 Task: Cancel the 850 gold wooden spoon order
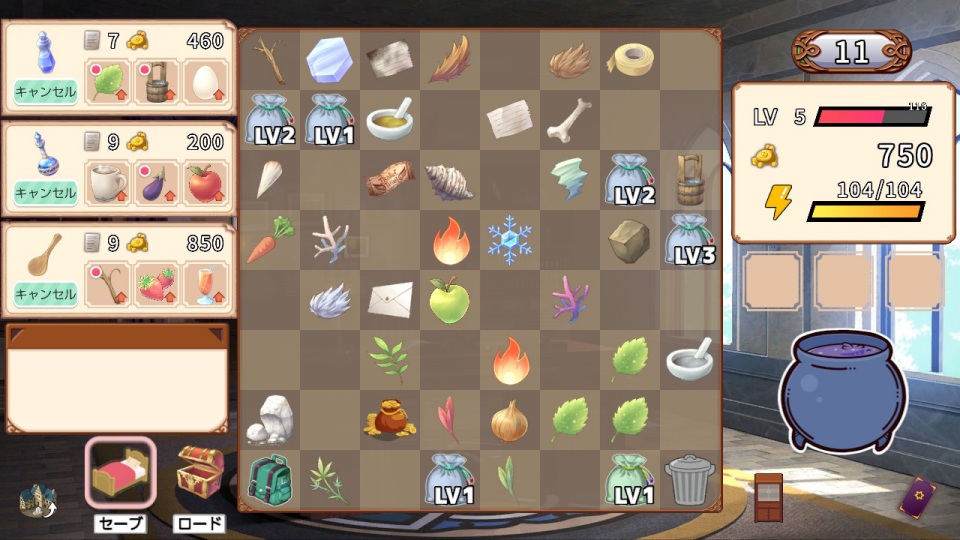click(x=46, y=294)
